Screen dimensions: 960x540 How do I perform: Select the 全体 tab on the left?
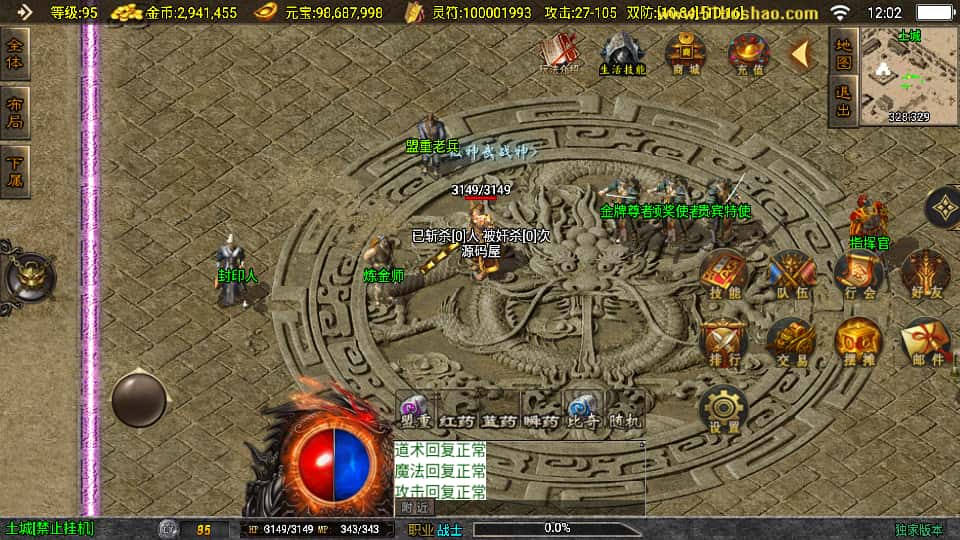coord(15,55)
